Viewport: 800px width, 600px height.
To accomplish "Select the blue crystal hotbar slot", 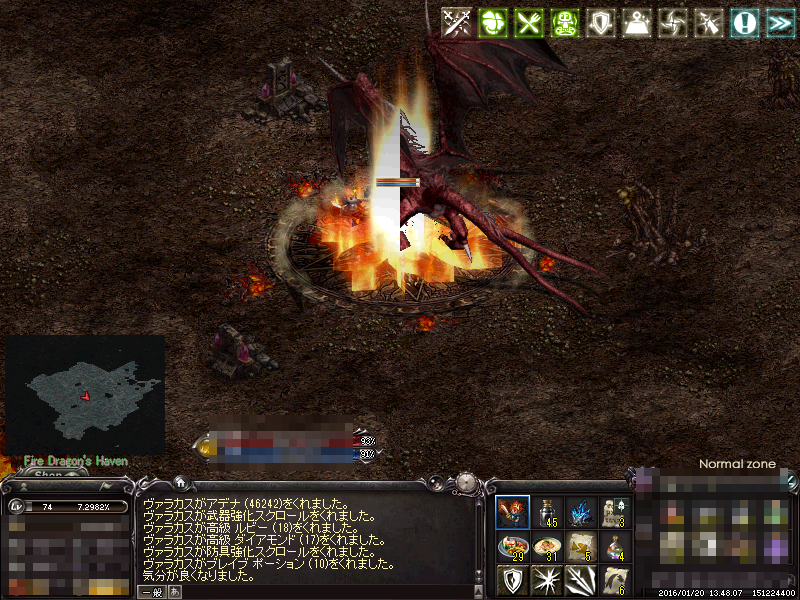I will [x=581, y=512].
